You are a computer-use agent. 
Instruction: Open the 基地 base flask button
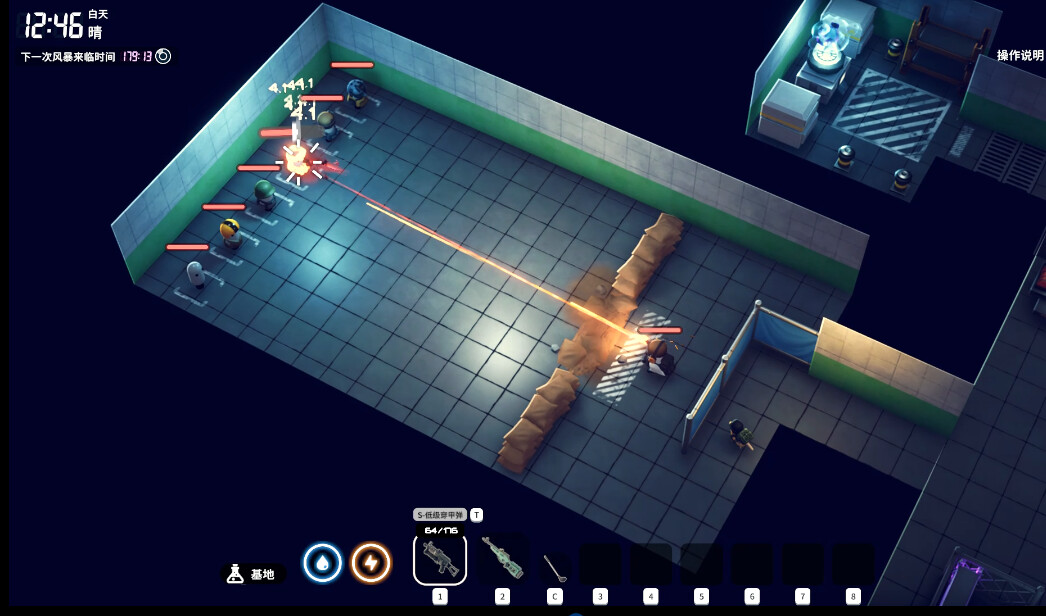click(252, 574)
